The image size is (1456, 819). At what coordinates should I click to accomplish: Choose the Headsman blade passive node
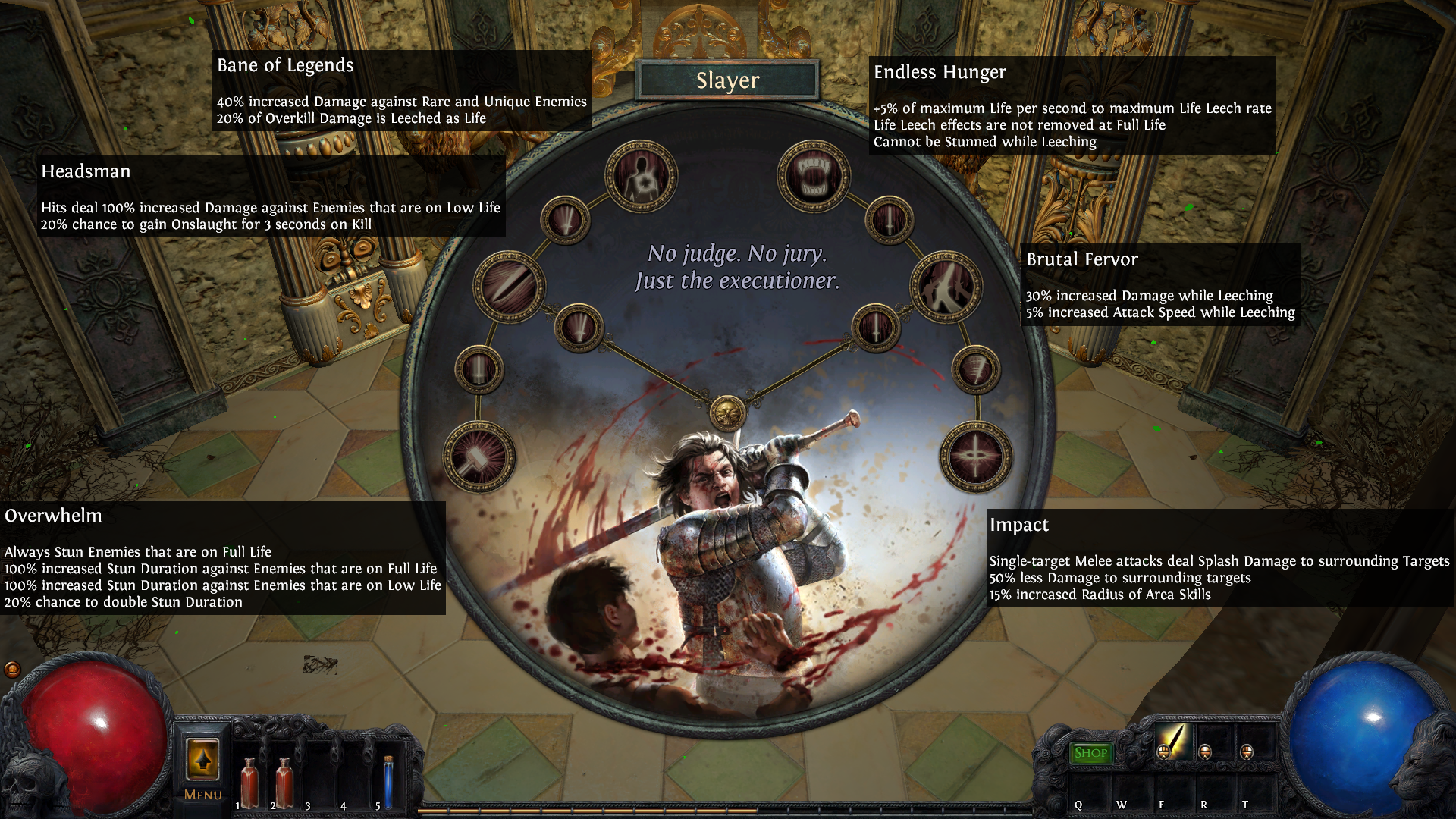tap(509, 287)
